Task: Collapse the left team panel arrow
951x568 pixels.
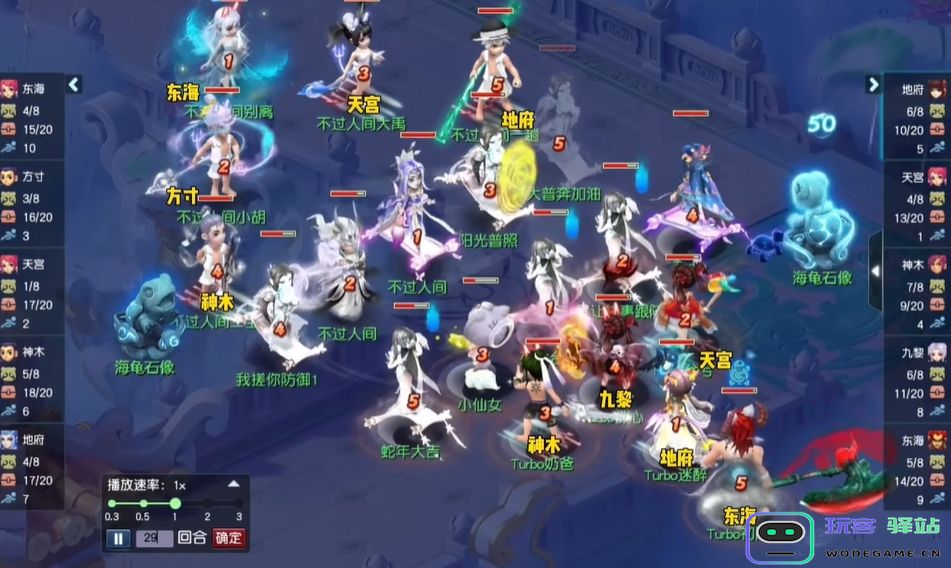Action: click(x=73, y=85)
